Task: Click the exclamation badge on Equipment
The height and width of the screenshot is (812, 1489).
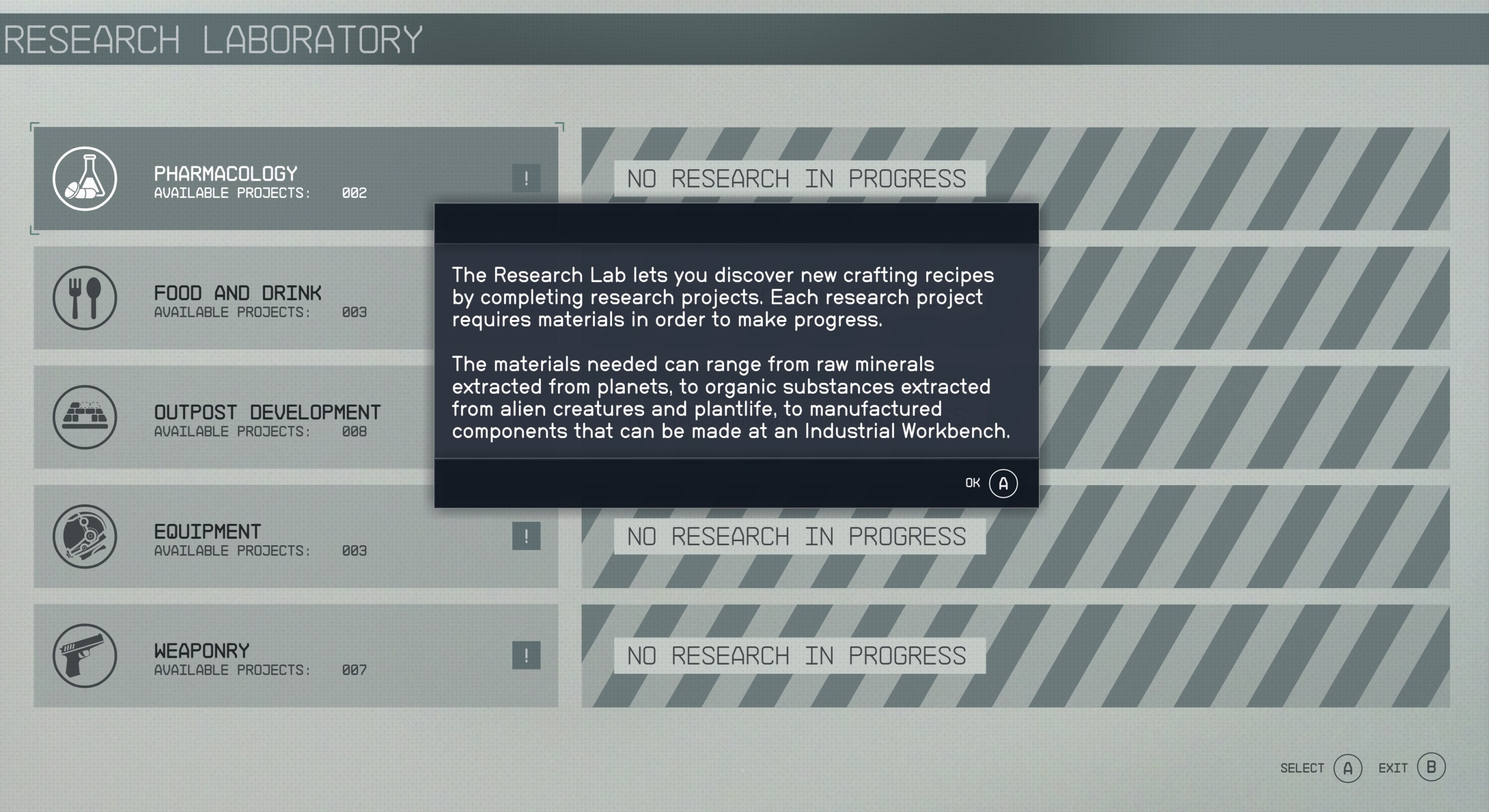Action: pos(527,537)
